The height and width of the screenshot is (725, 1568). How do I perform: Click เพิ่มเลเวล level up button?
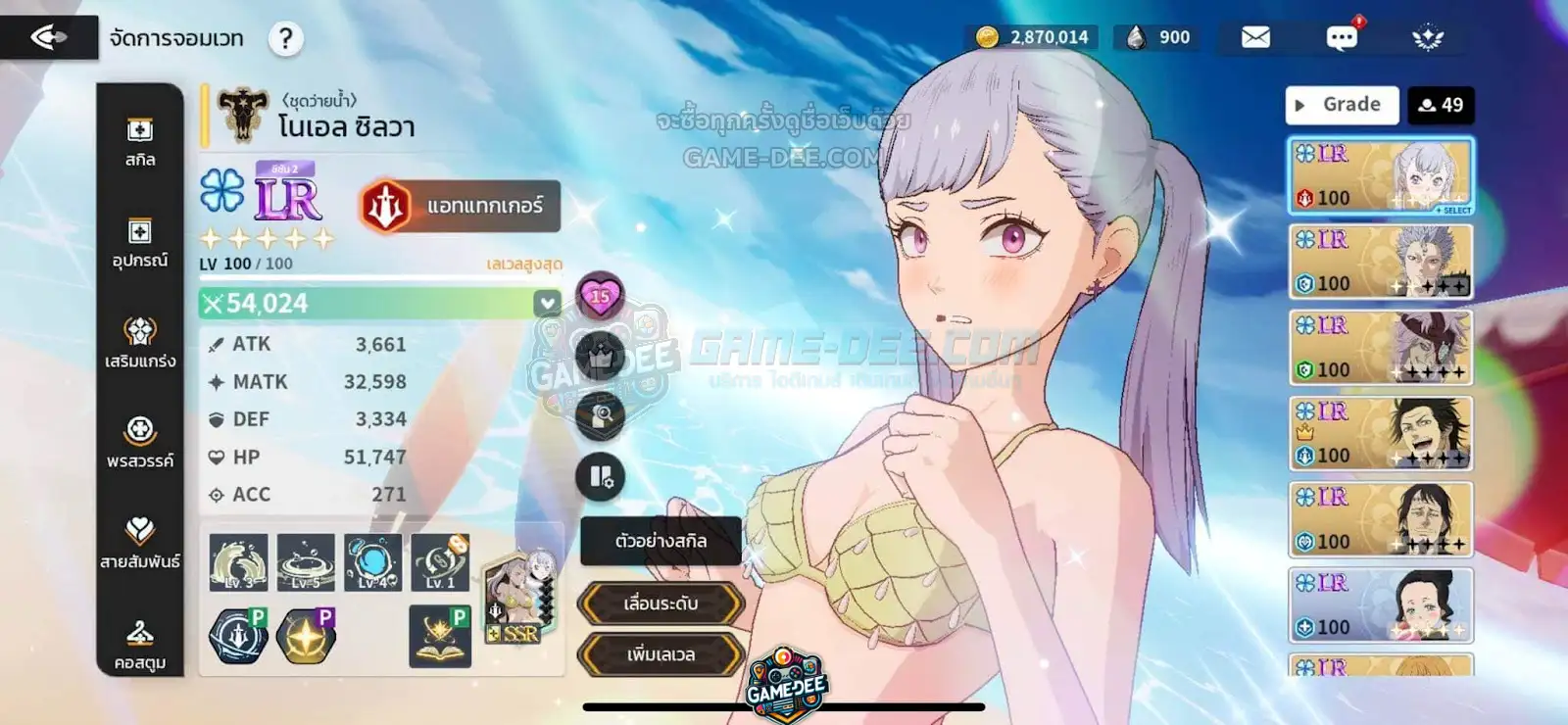pyautogui.click(x=661, y=654)
